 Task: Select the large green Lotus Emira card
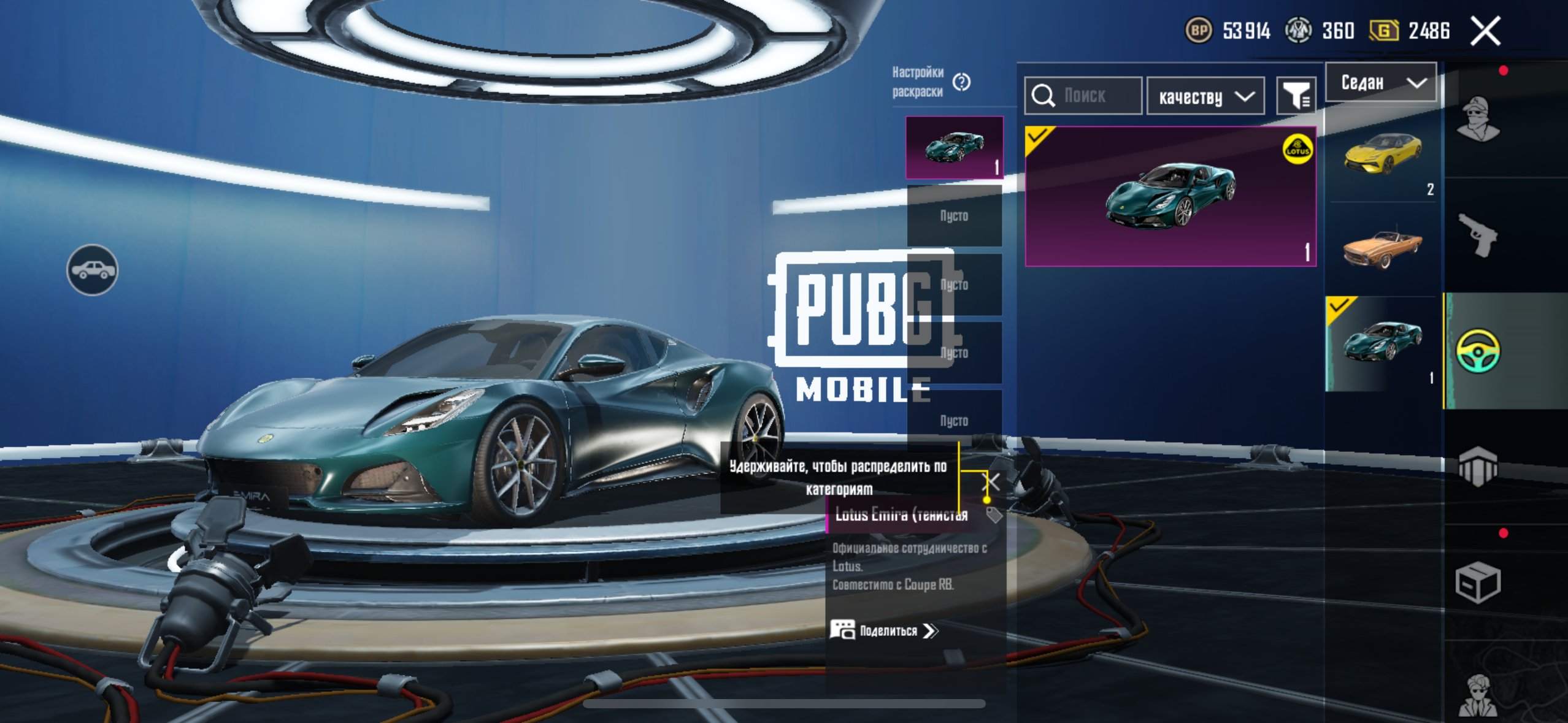tap(1170, 196)
